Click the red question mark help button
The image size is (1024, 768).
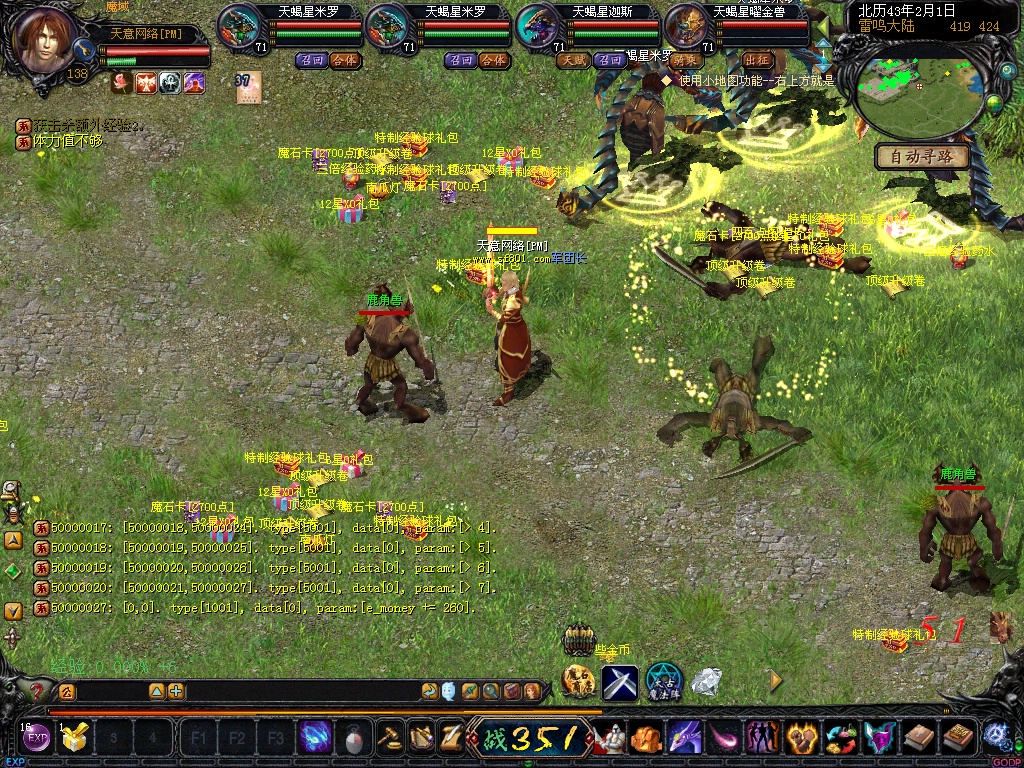37,691
